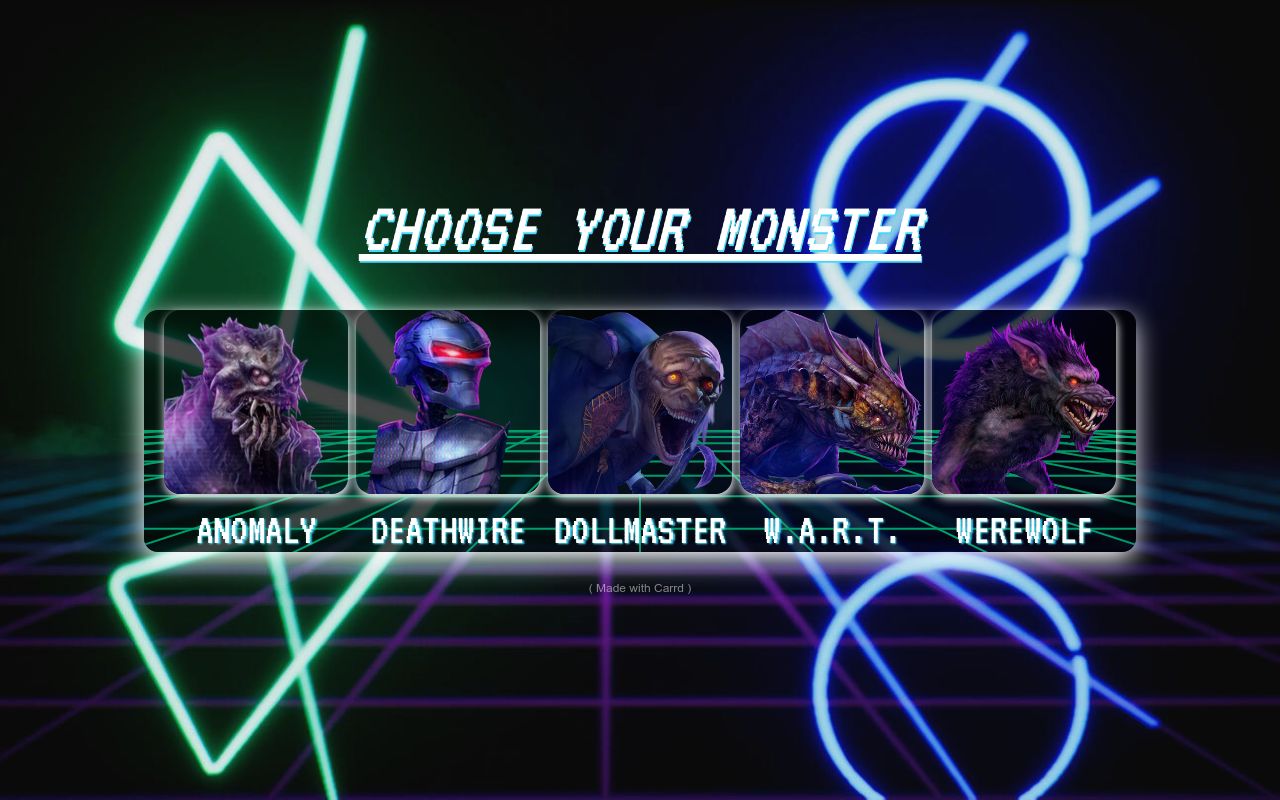Select the W.A.R.T. dragon portrait

[832, 400]
